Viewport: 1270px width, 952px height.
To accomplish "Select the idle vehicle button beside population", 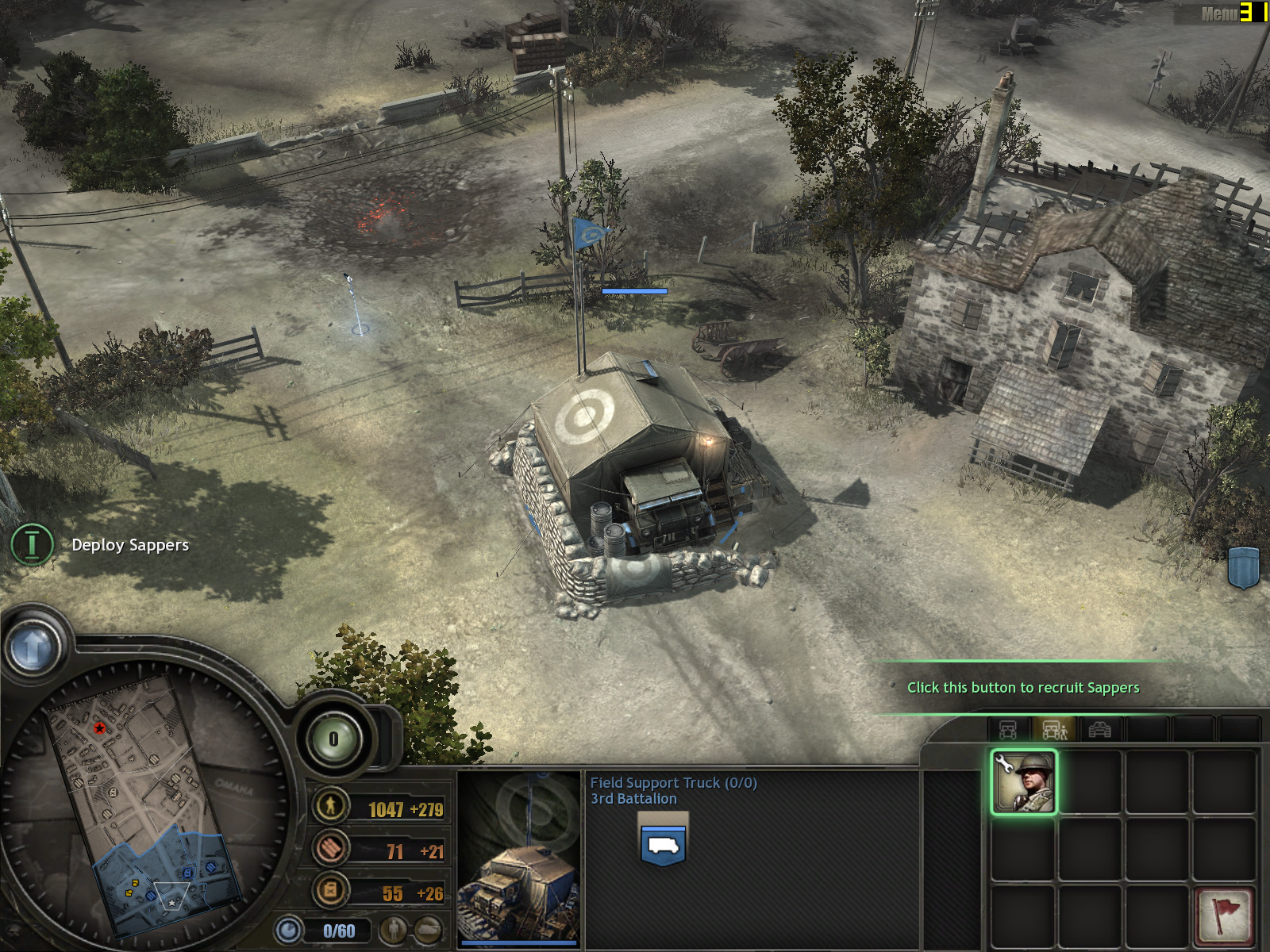I will tap(428, 930).
